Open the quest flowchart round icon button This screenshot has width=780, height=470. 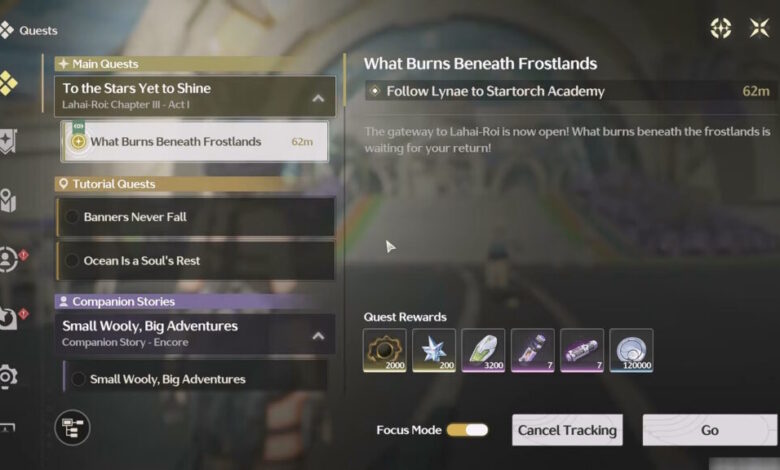(x=72, y=428)
